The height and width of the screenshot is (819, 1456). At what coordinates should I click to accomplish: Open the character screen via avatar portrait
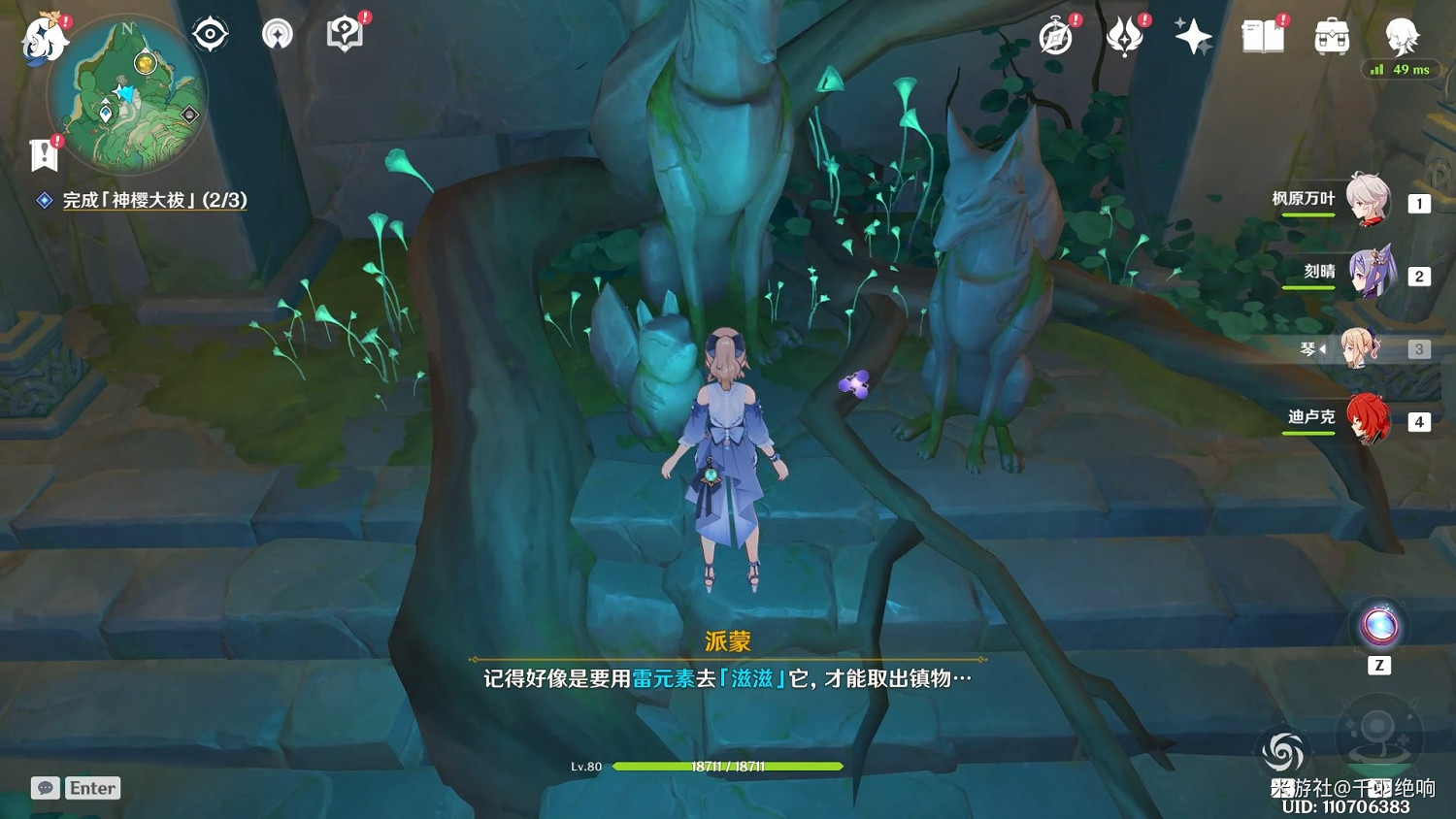point(1399,36)
